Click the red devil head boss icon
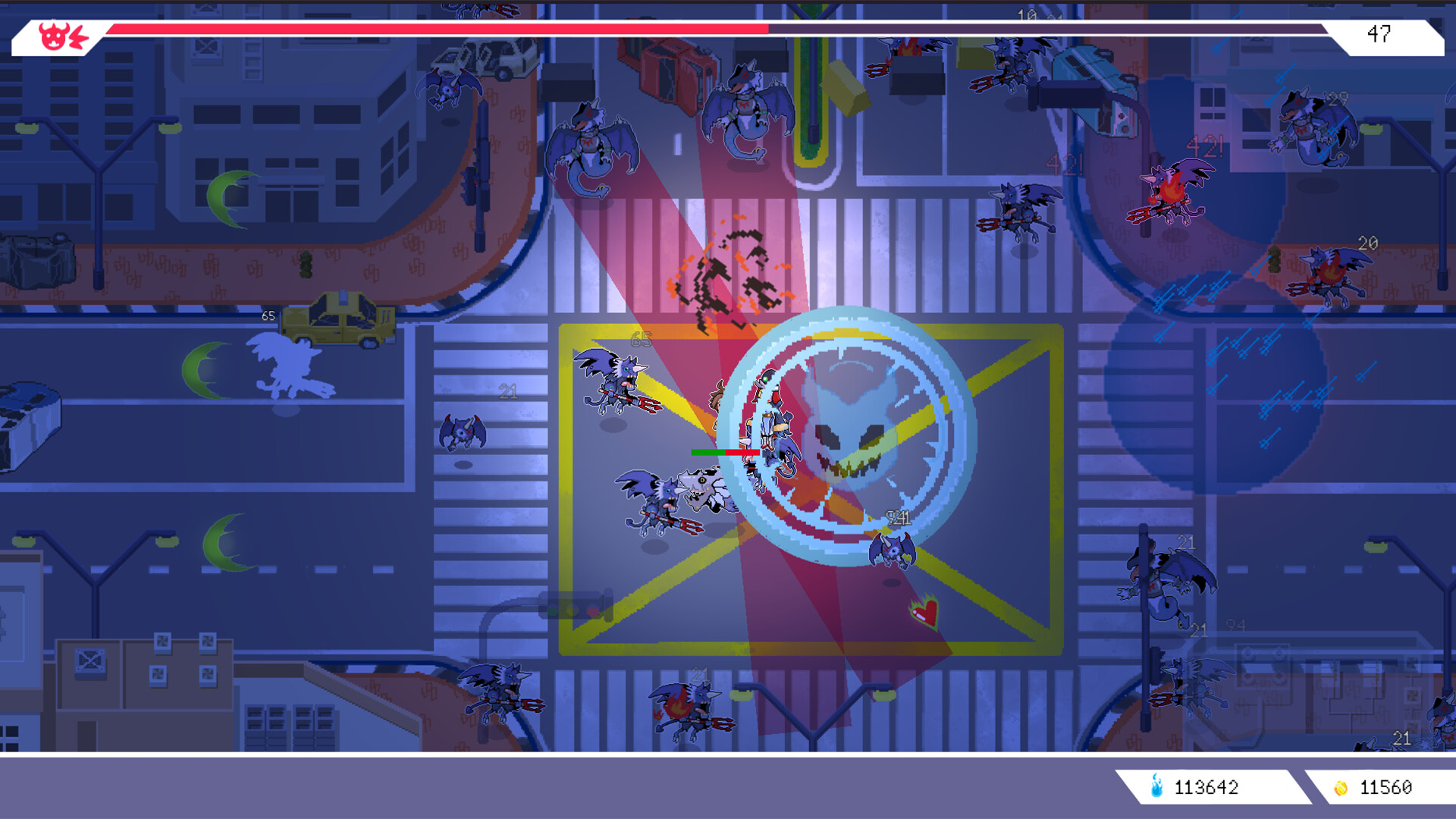 [x=53, y=36]
